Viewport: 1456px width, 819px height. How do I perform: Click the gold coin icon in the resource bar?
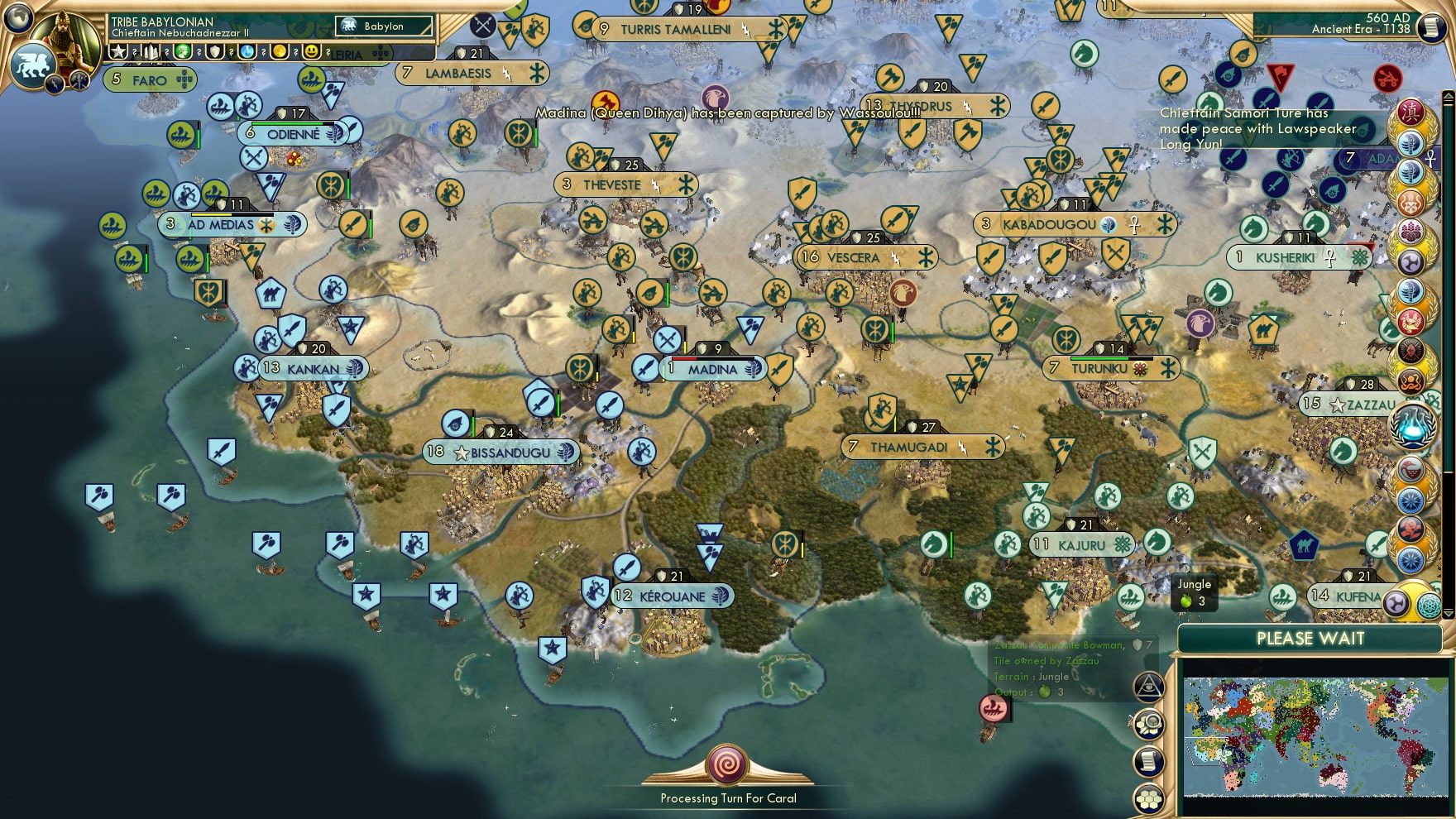[x=279, y=52]
